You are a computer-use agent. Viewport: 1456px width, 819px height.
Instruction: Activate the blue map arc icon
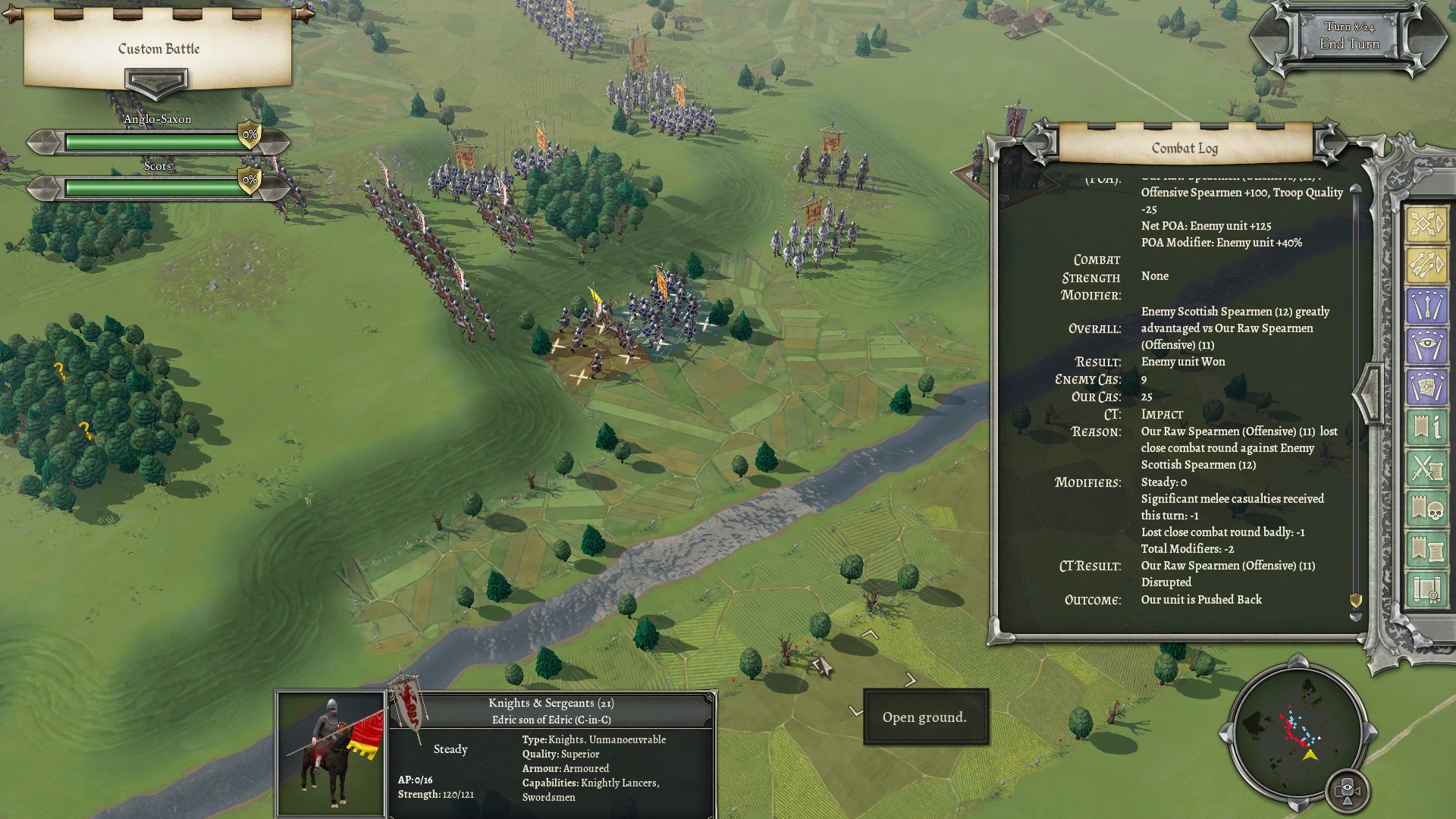pyautogui.click(x=1426, y=388)
